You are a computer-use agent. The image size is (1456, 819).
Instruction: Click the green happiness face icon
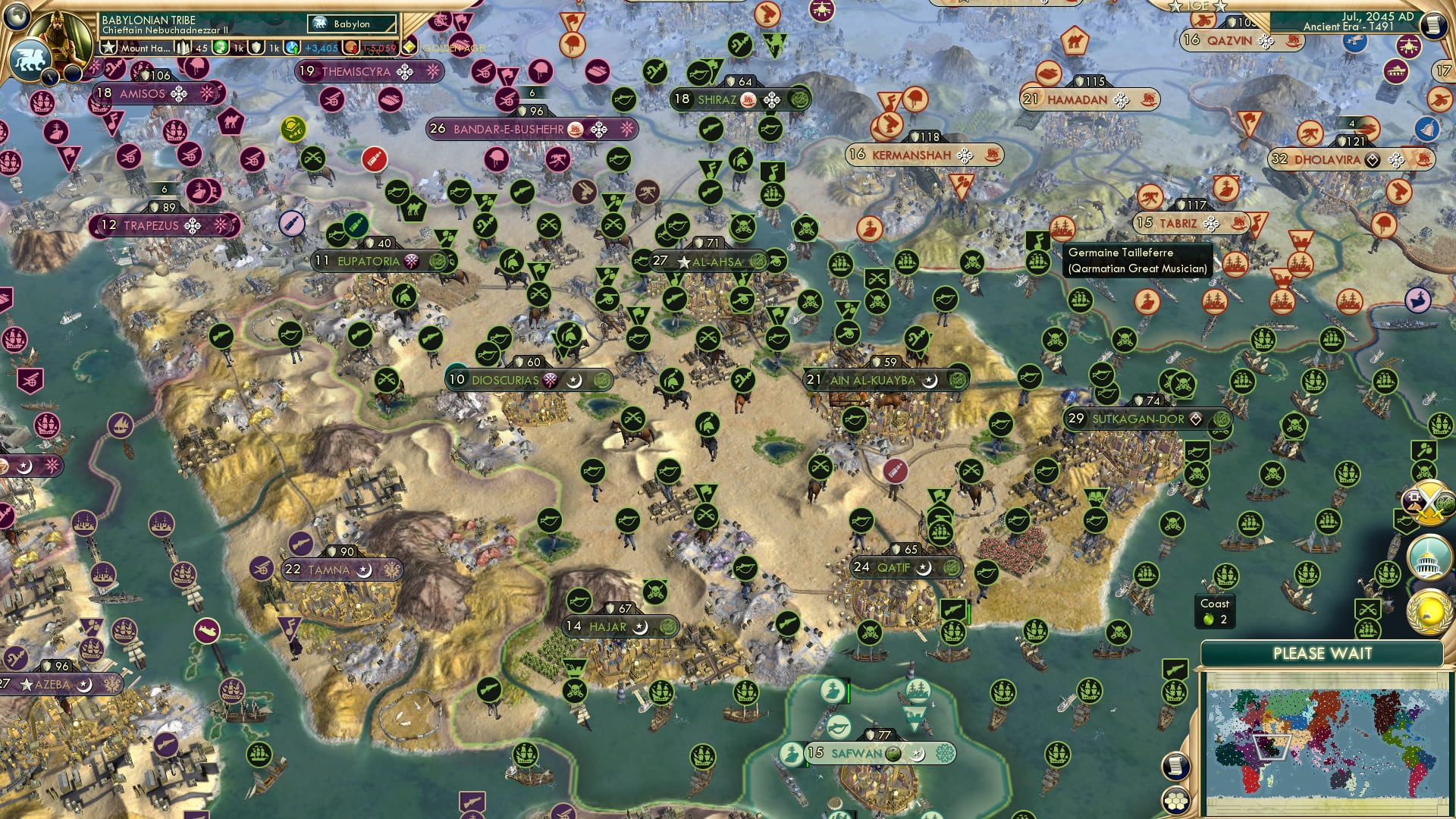(x=221, y=47)
